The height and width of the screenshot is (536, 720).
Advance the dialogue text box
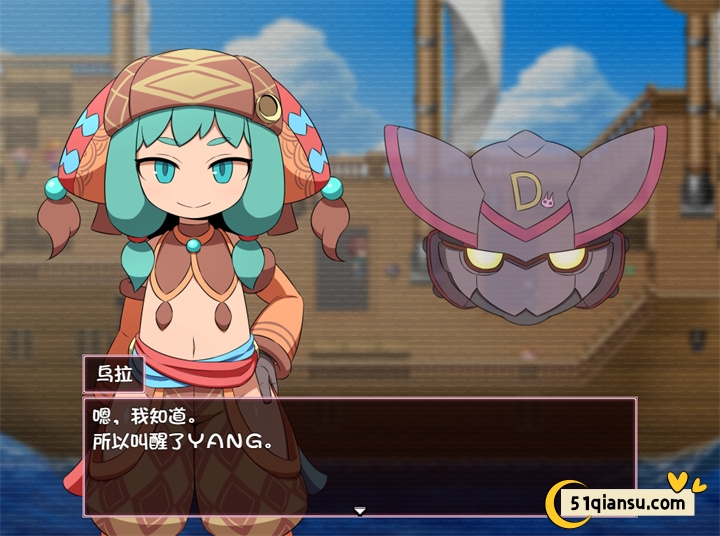tap(360, 455)
